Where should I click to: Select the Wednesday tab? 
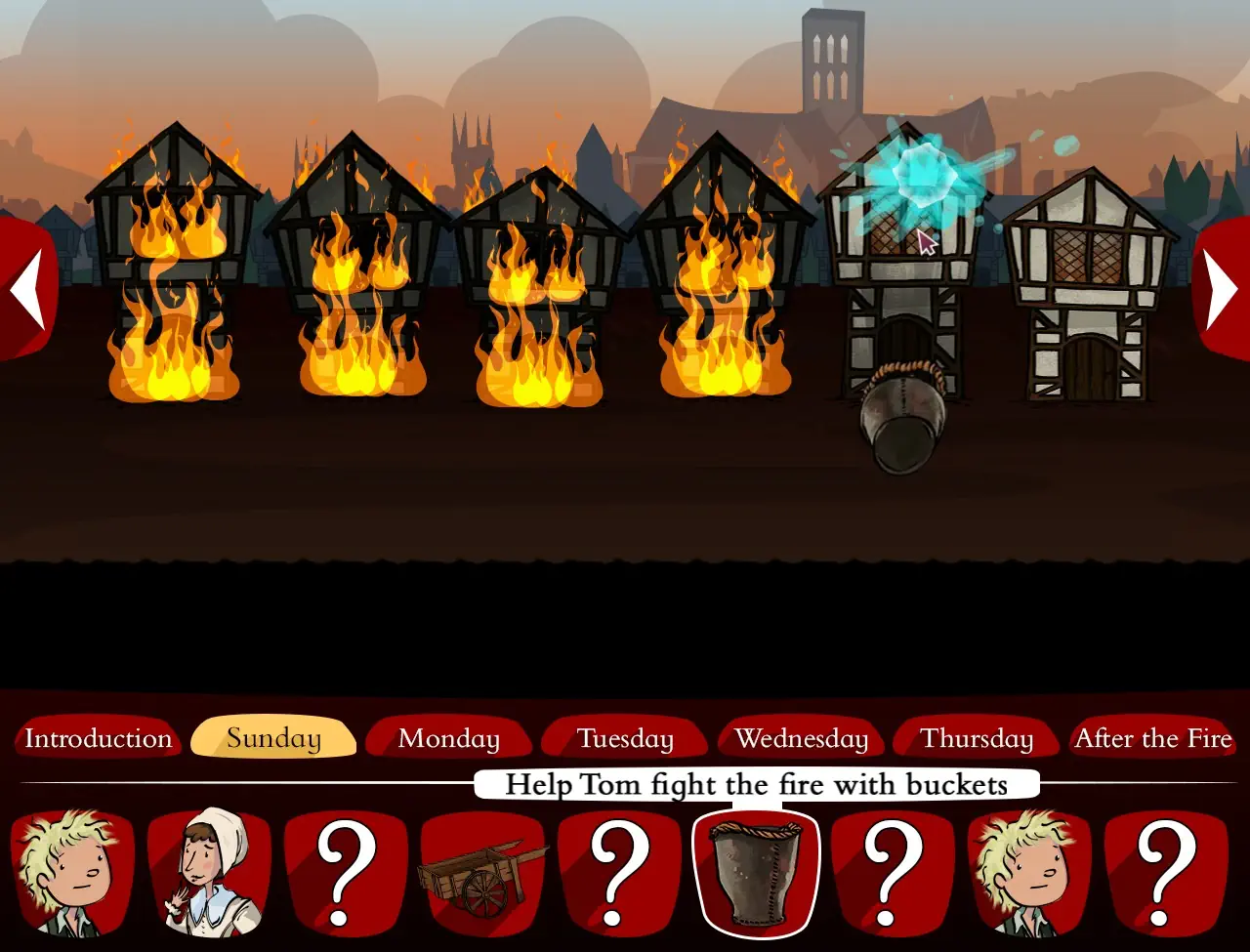point(802,739)
